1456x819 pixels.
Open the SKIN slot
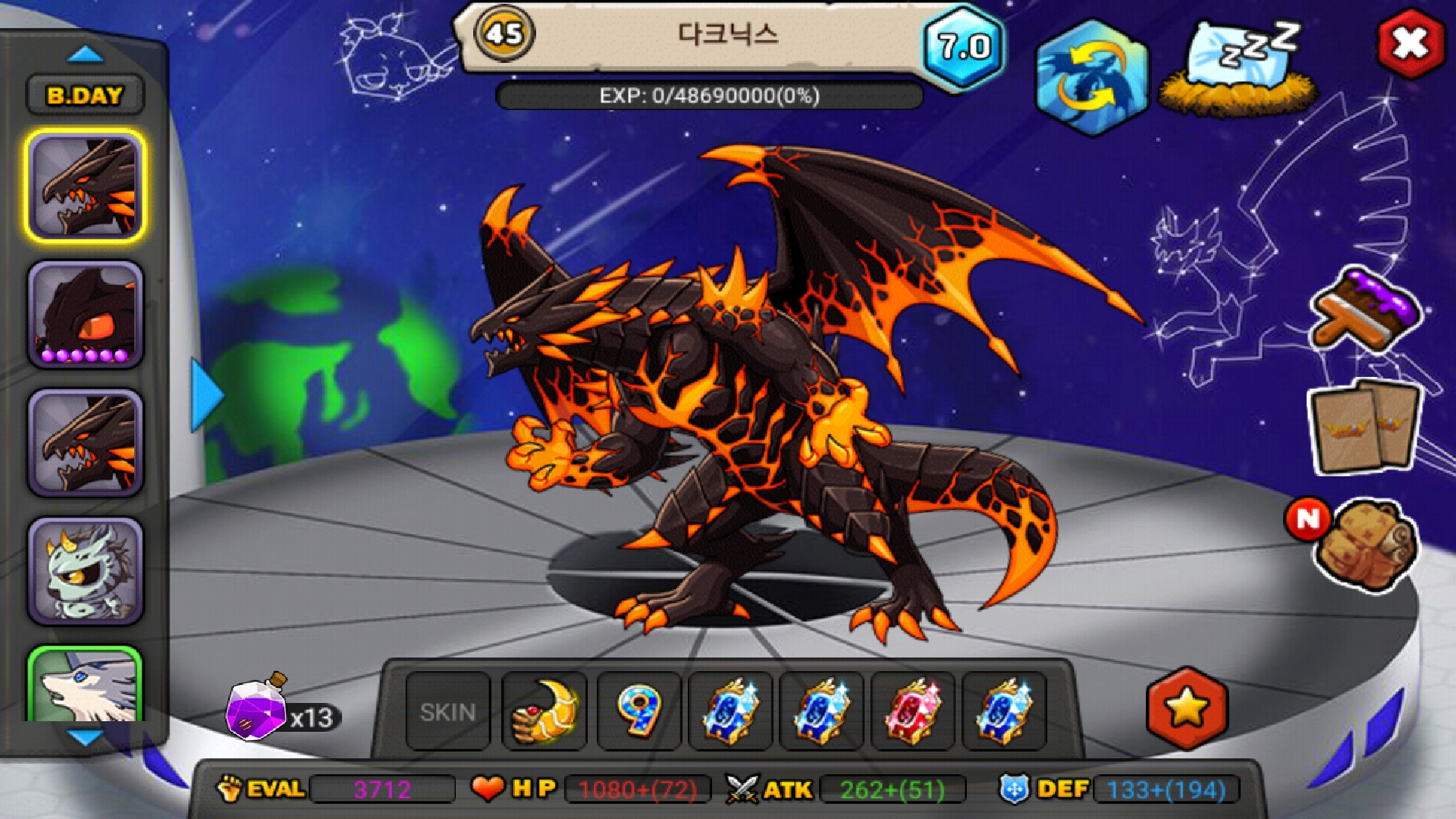click(447, 712)
